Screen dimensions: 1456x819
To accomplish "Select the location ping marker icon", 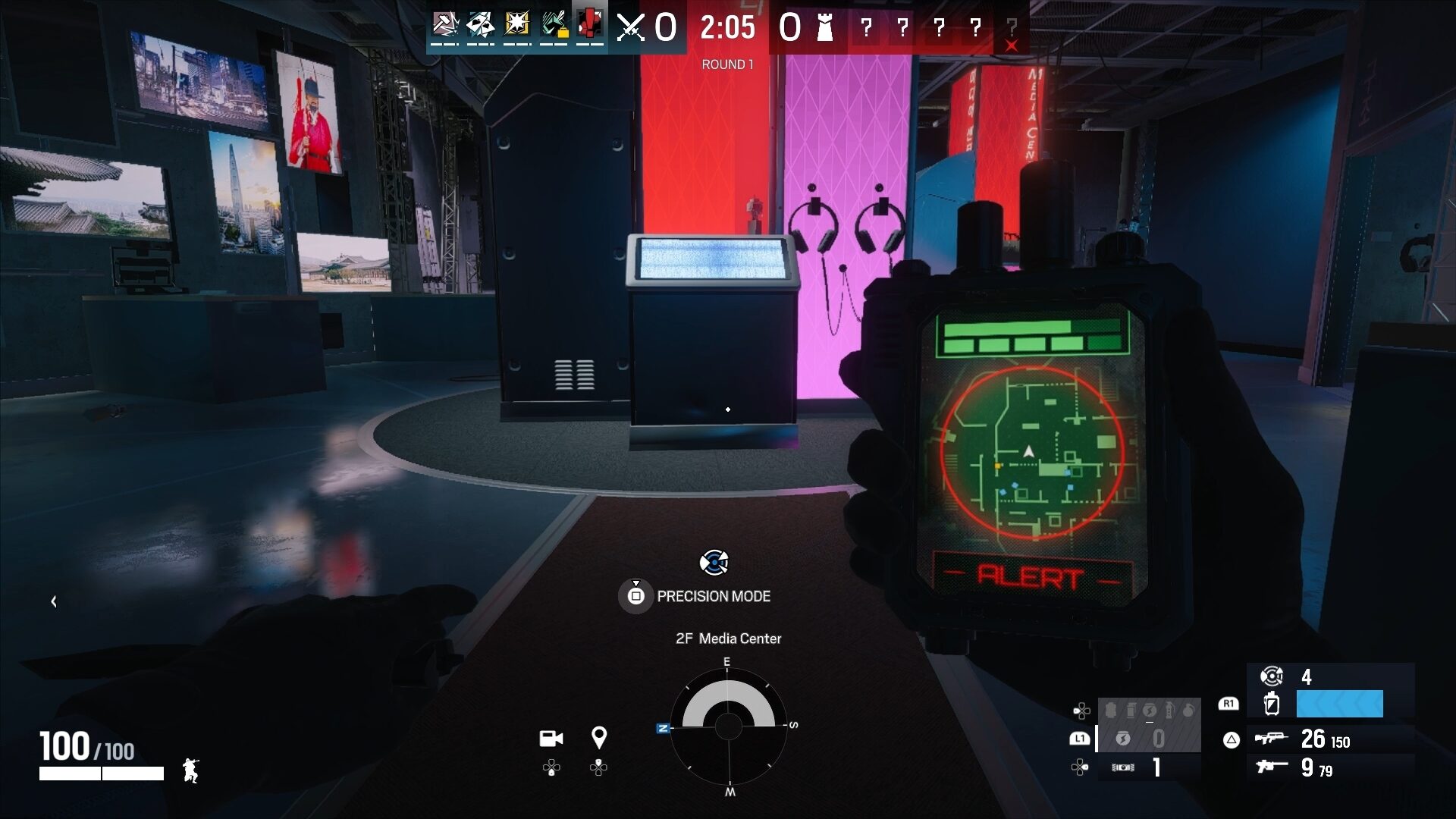I will tap(600, 738).
